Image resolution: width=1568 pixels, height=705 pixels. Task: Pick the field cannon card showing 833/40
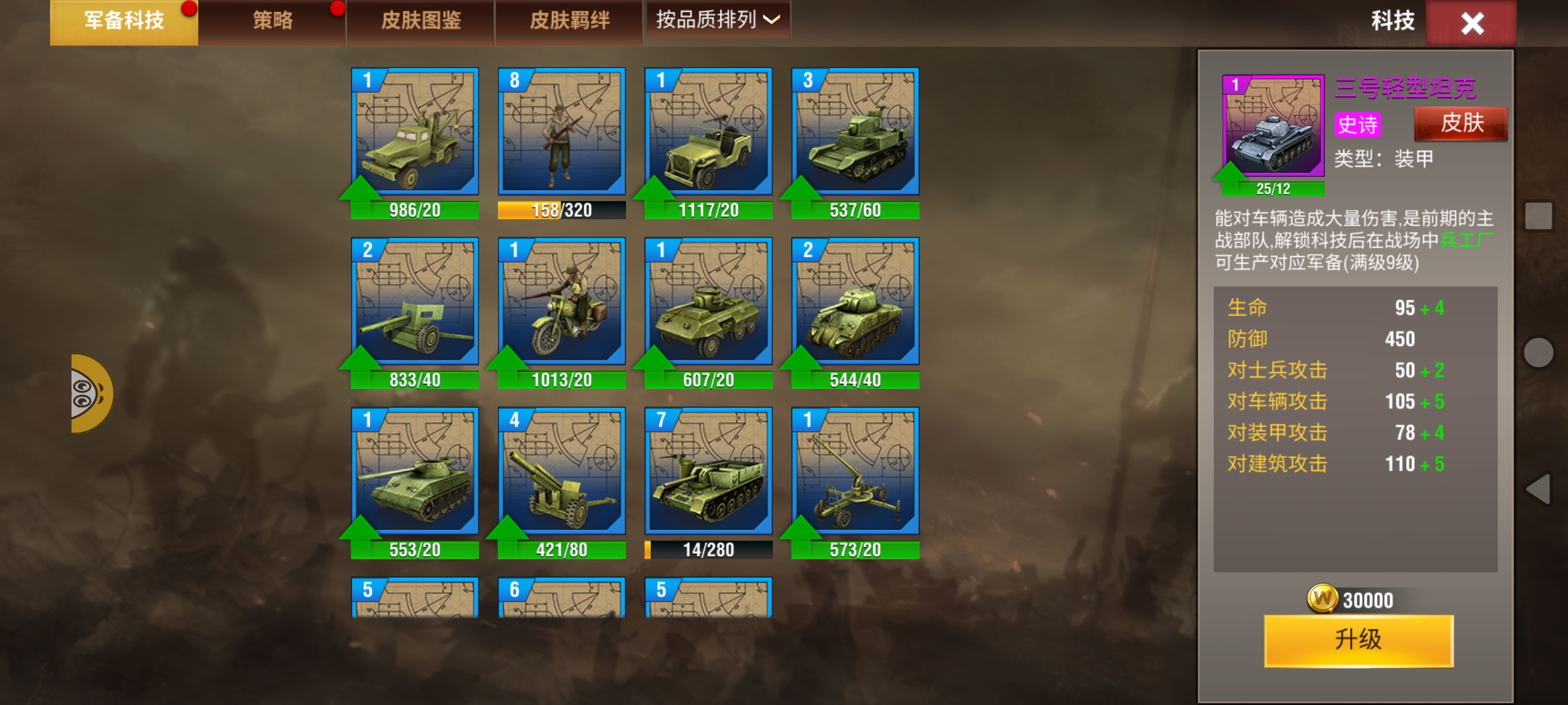(415, 302)
